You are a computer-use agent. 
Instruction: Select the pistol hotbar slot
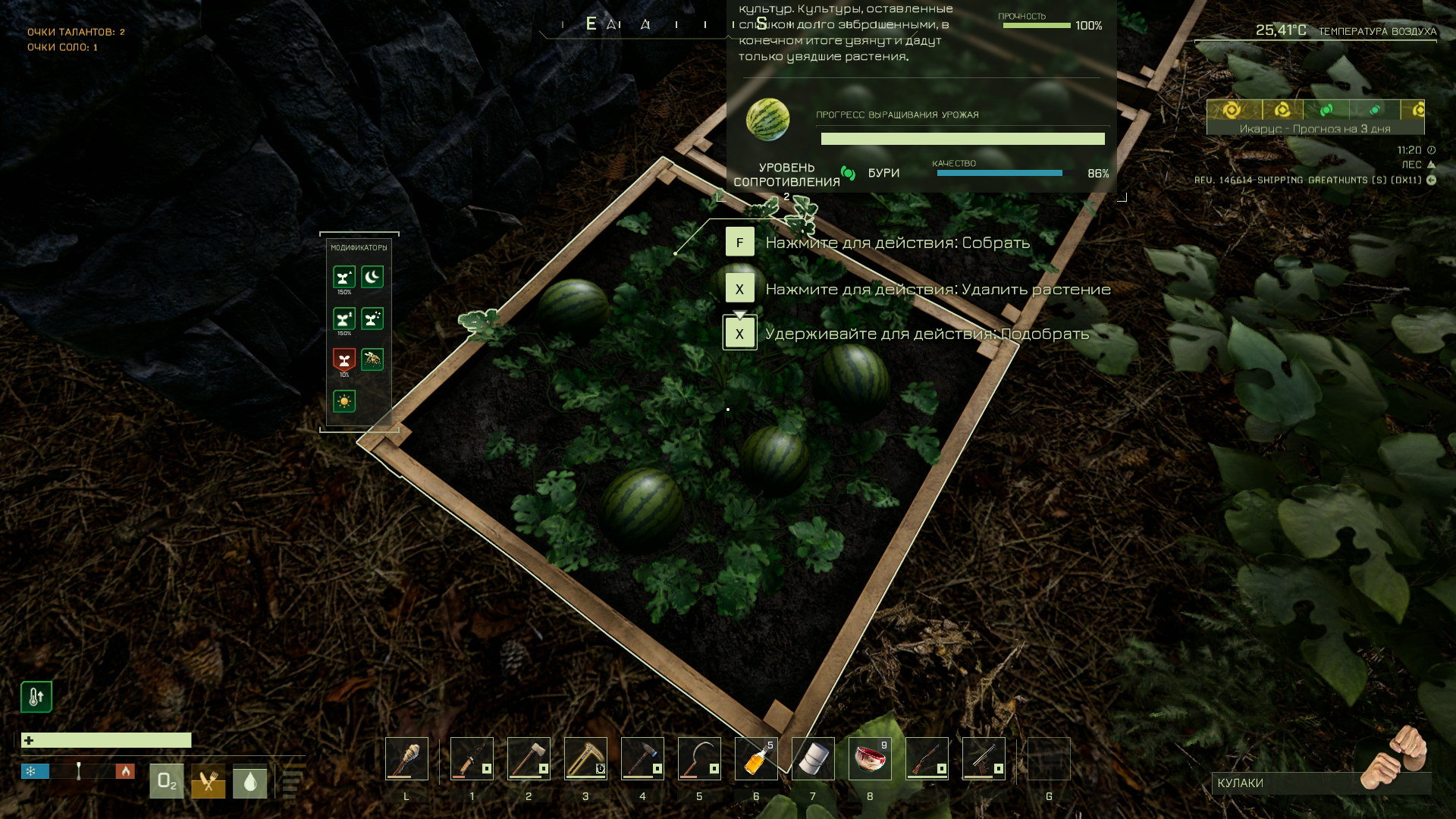click(984, 758)
